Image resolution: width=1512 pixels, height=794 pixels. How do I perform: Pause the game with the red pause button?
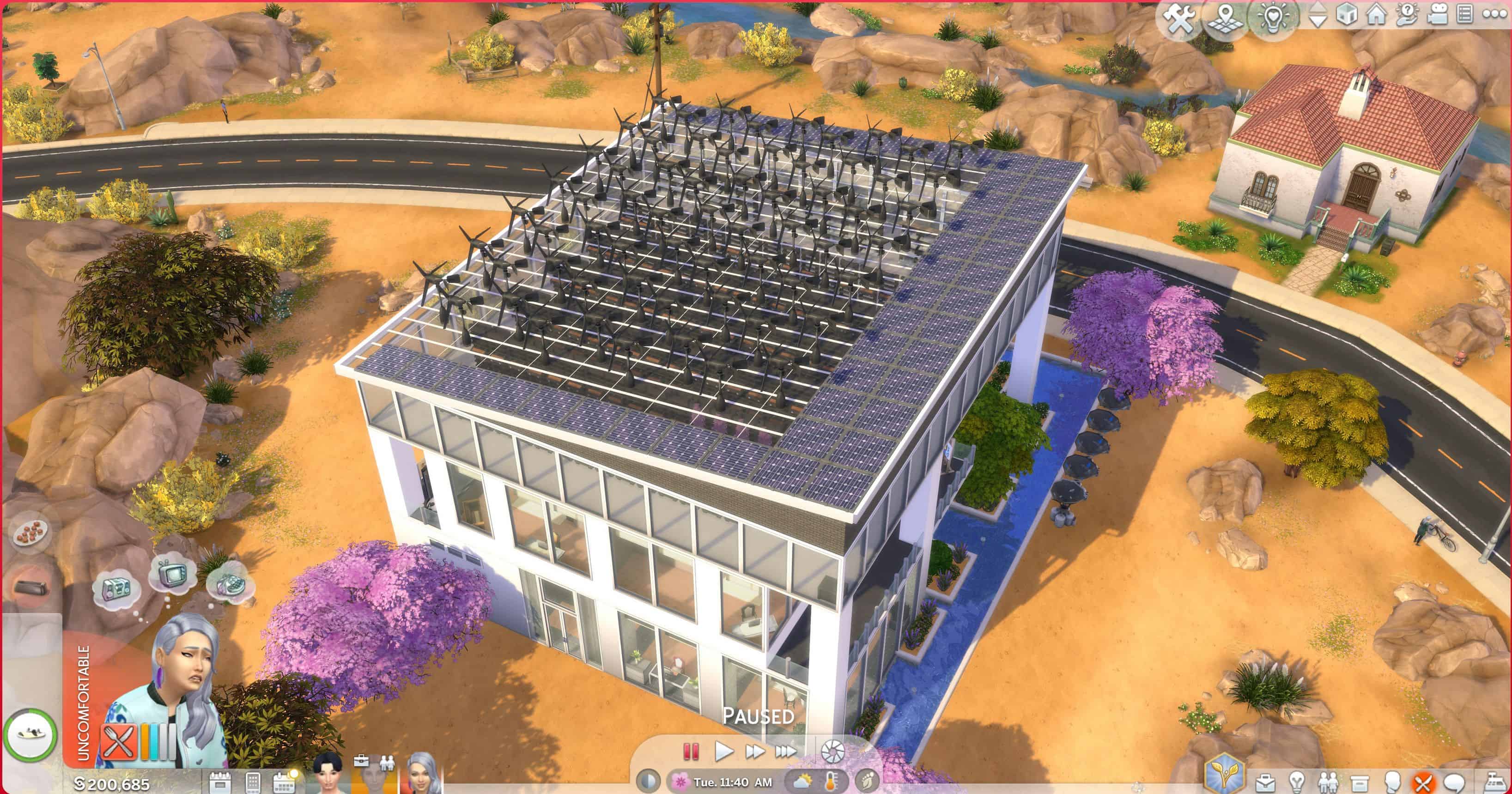tap(691, 751)
